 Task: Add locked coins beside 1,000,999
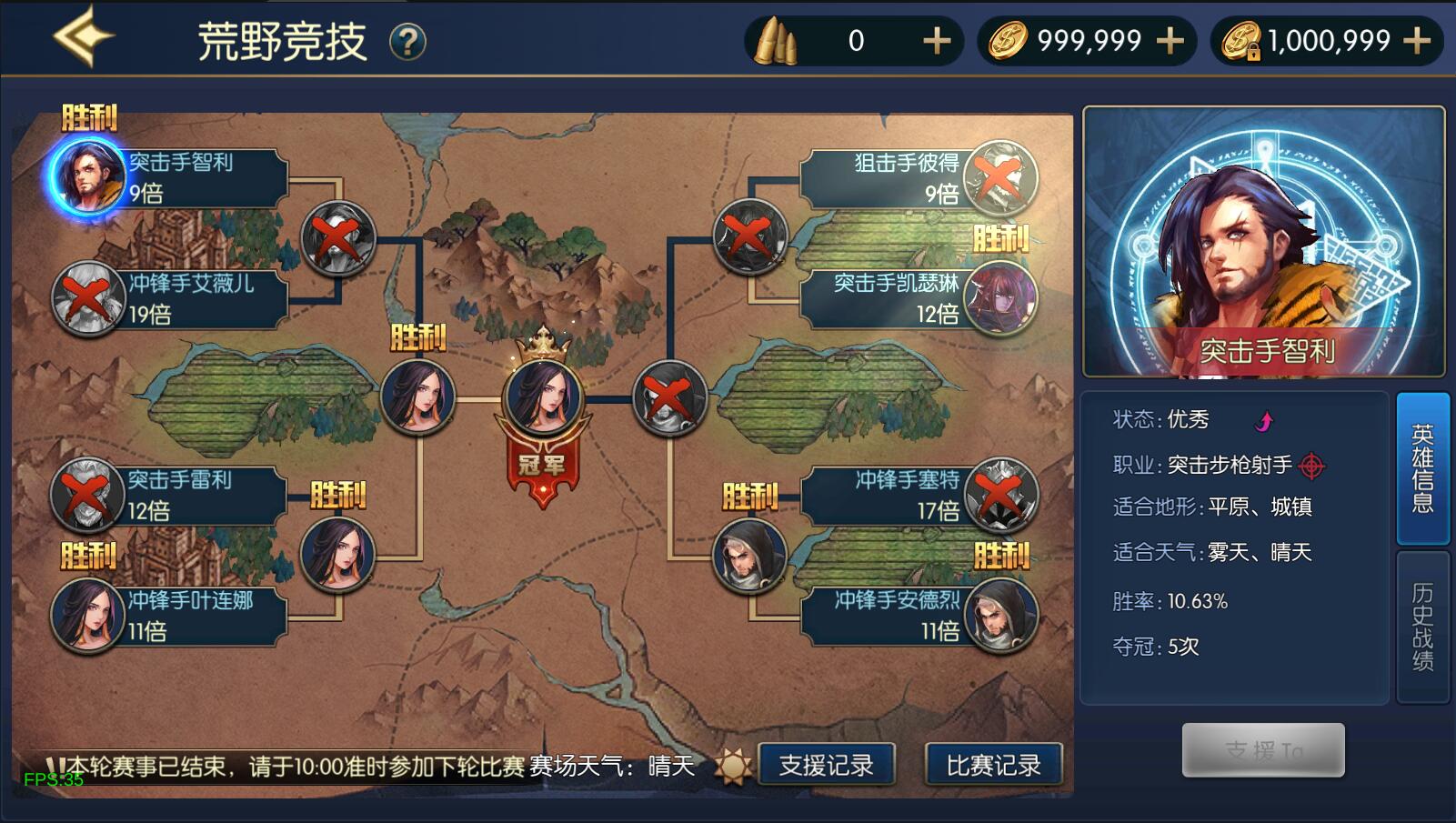[x=1417, y=41]
